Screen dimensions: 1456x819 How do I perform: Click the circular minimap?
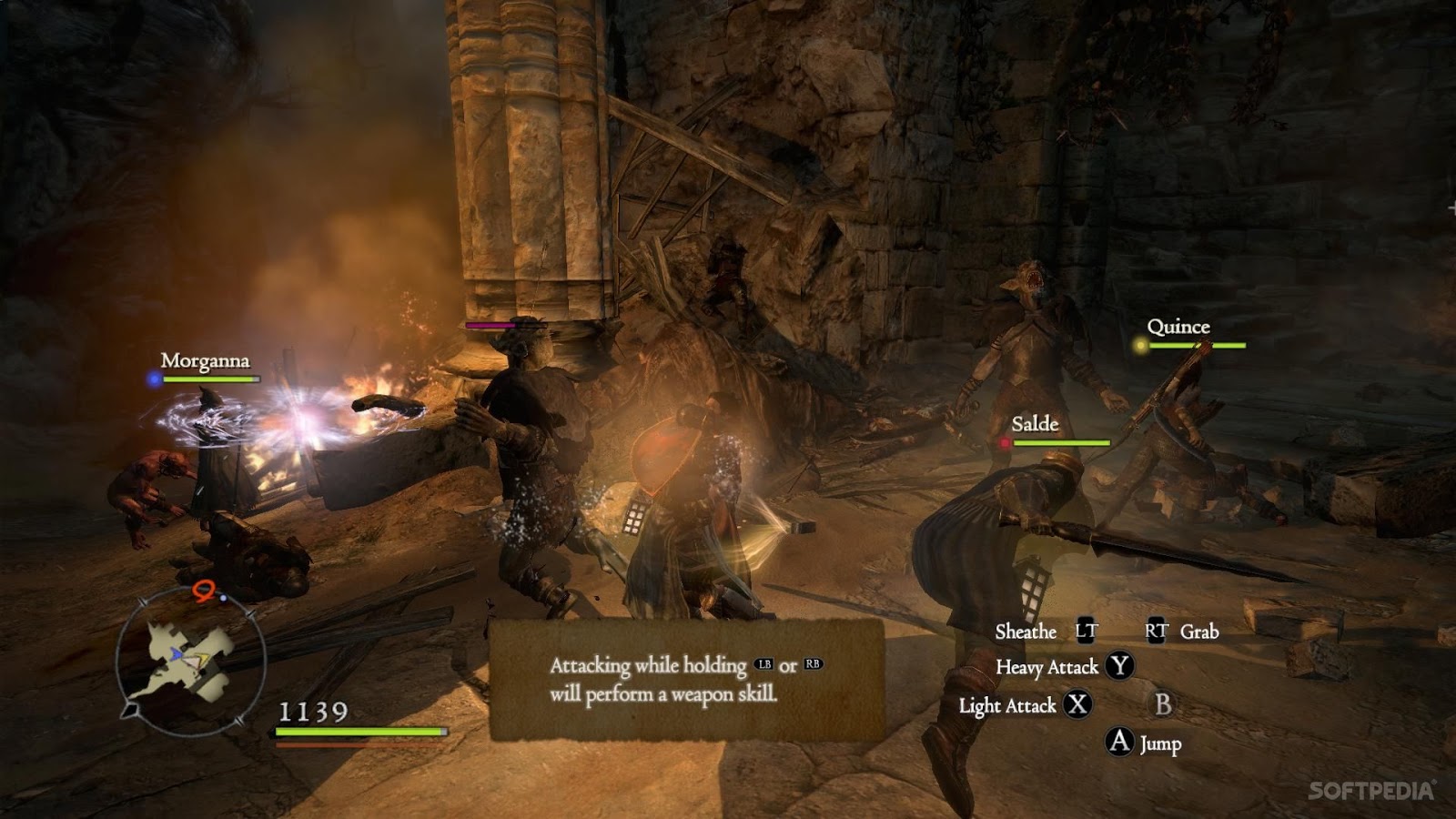point(191,660)
